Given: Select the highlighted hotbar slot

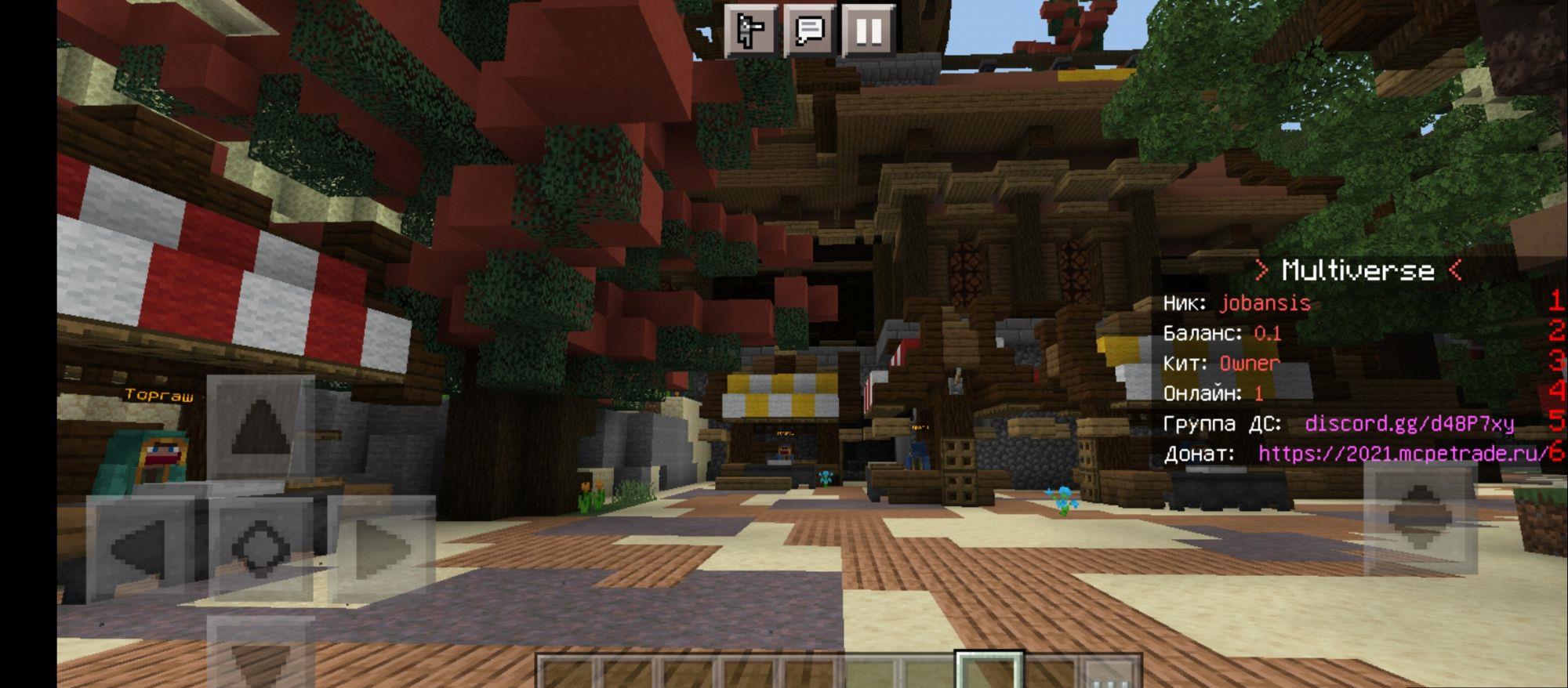Looking at the screenshot, I should click(x=989, y=671).
